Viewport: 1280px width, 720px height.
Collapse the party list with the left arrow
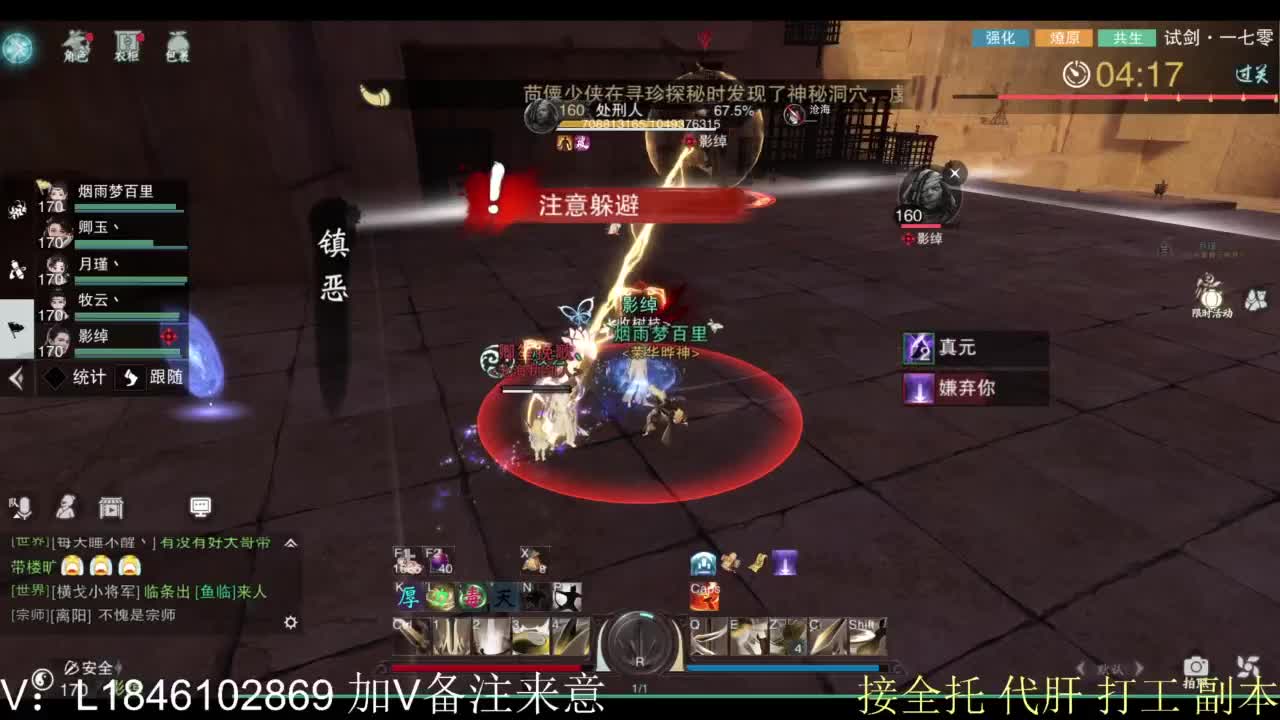click(14, 378)
